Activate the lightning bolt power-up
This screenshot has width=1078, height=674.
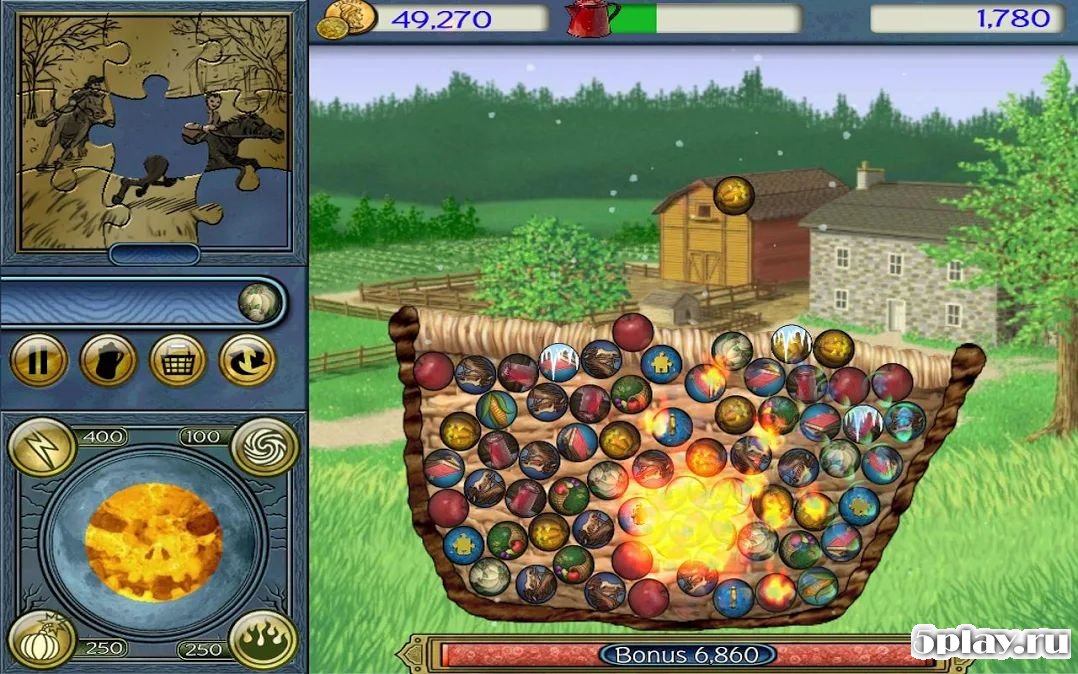coord(41,446)
